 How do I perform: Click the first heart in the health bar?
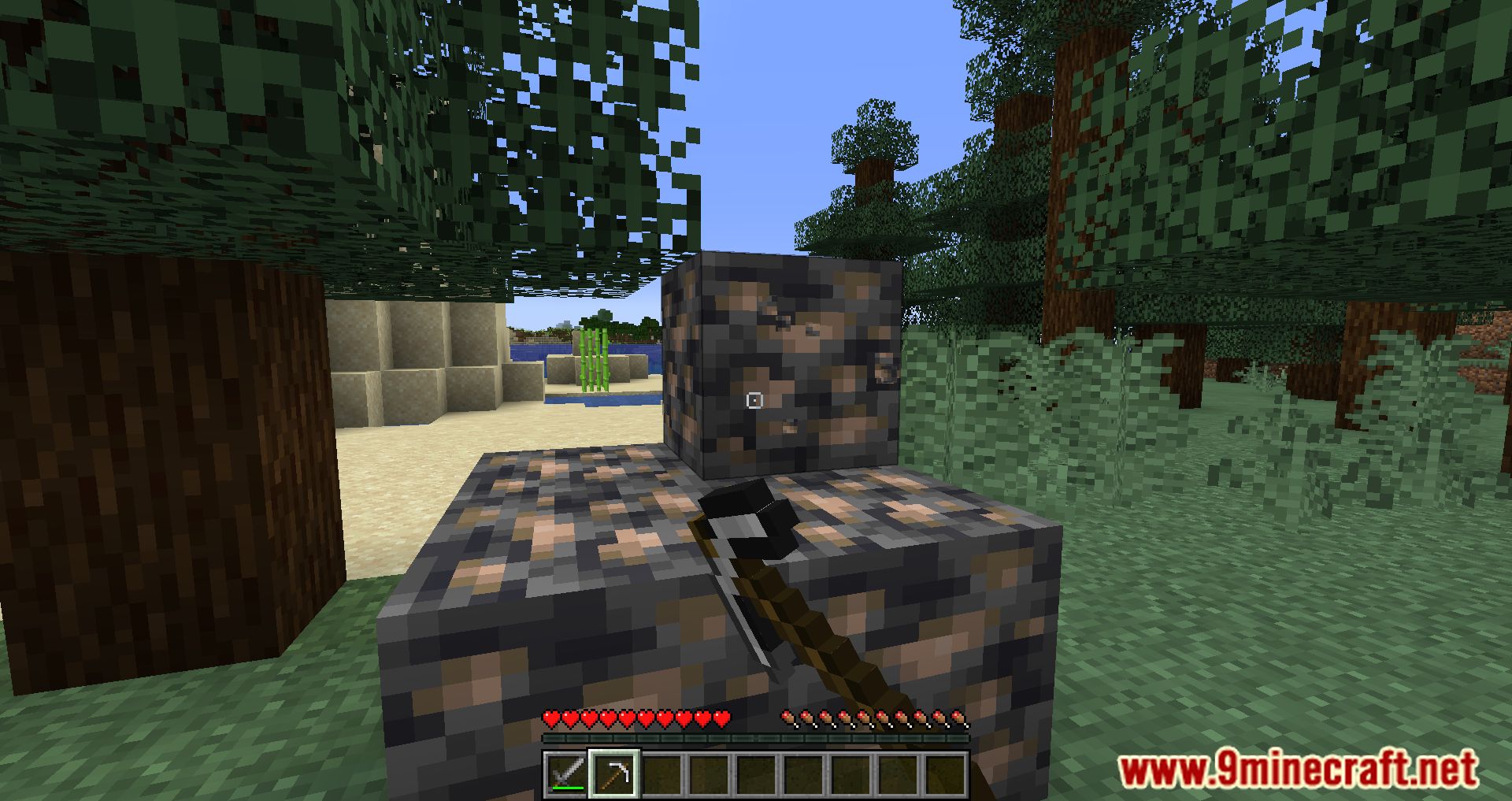550,718
